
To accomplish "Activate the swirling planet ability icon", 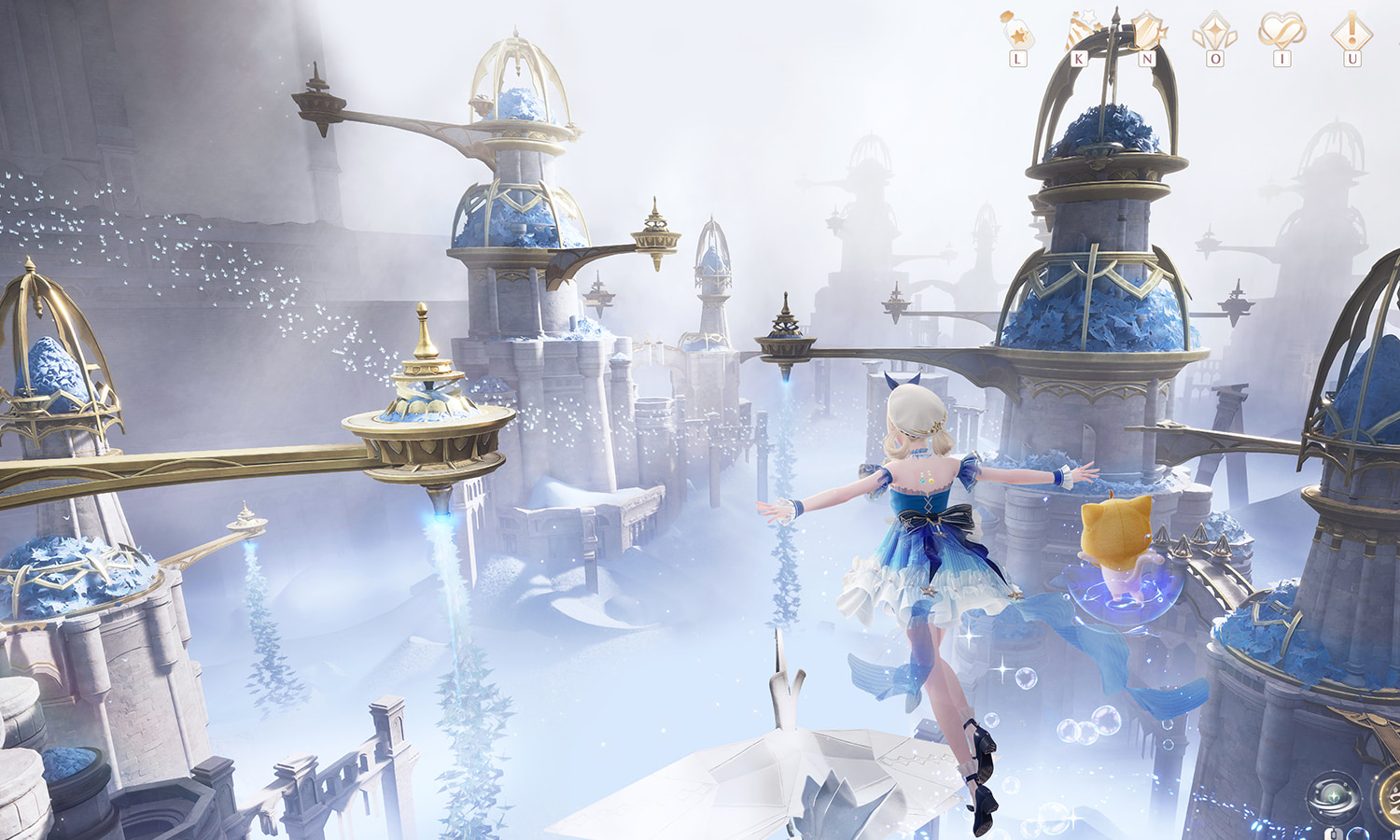I will pos(1332,798).
